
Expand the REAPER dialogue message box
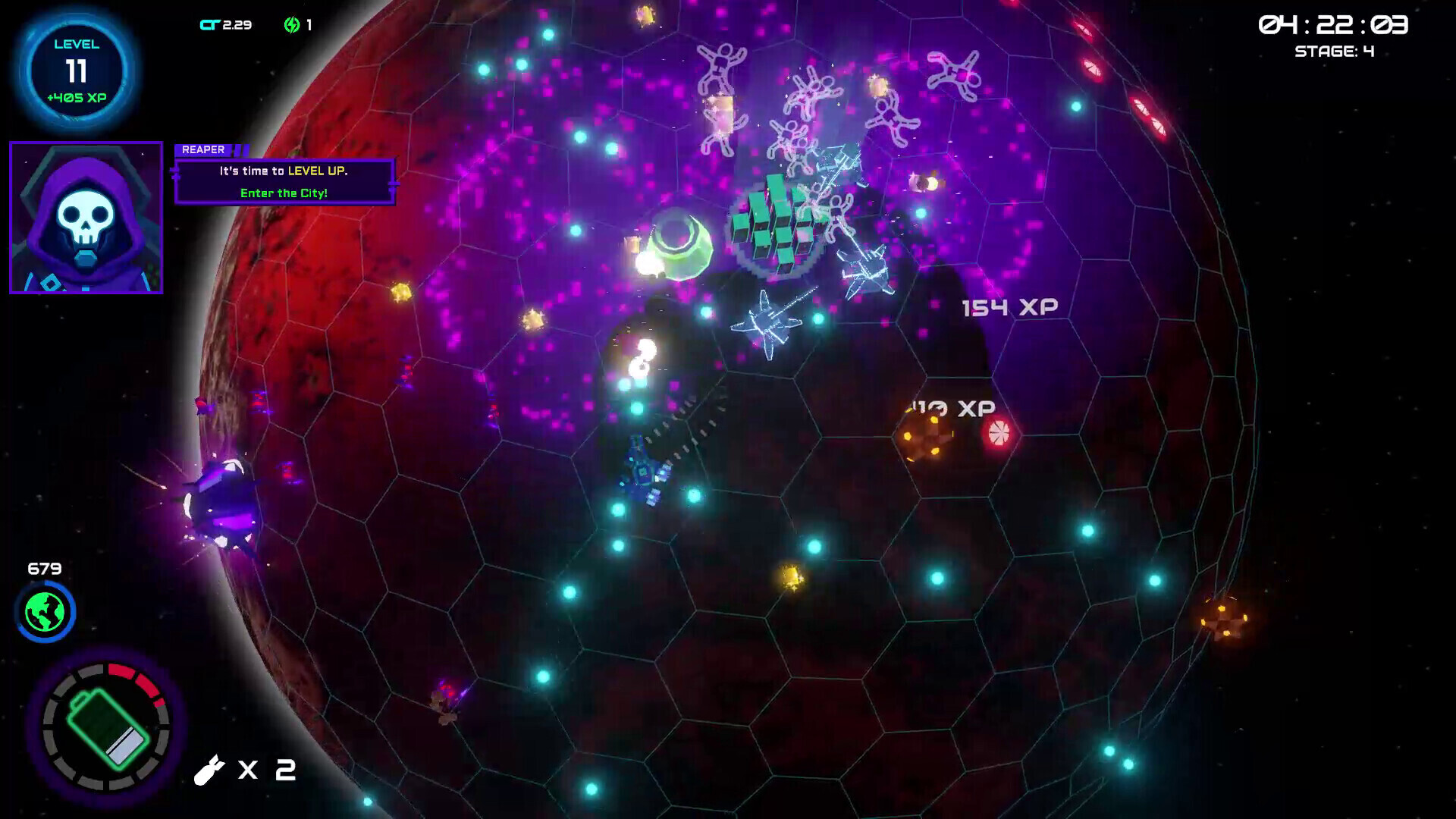[285, 180]
